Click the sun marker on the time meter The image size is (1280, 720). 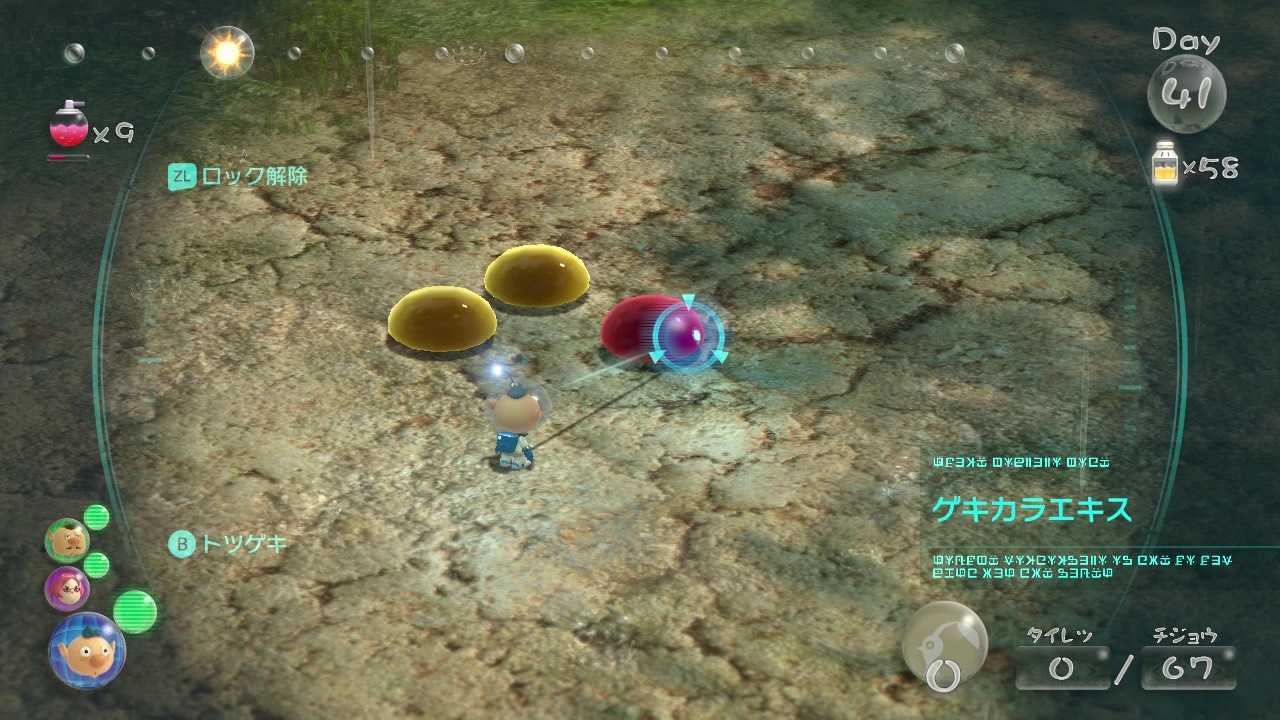(227, 50)
